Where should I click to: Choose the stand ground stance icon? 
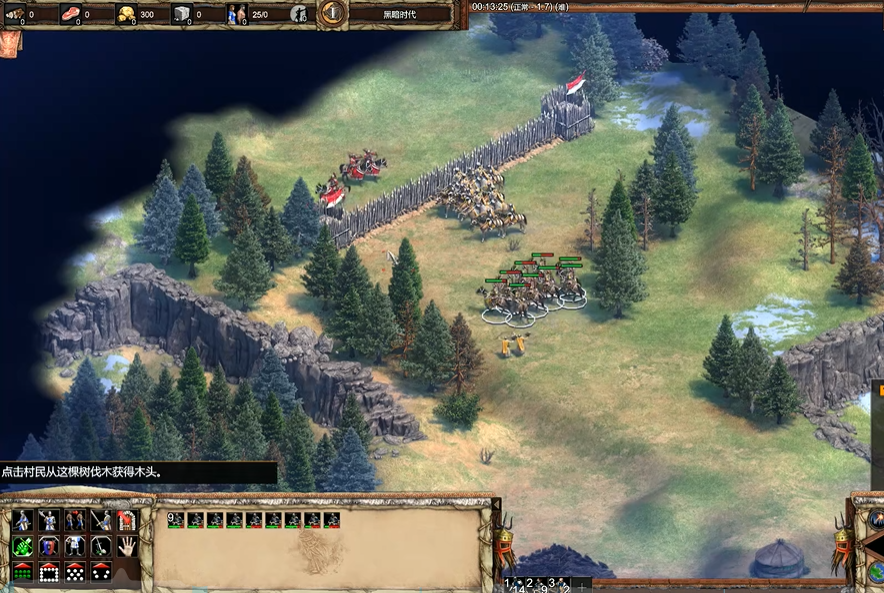(75, 520)
